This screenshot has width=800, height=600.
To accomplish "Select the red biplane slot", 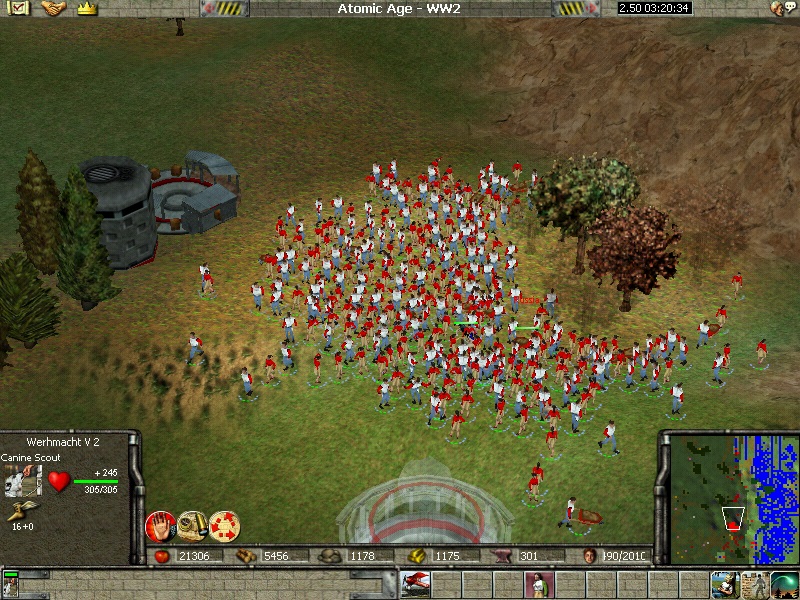I will [414, 583].
